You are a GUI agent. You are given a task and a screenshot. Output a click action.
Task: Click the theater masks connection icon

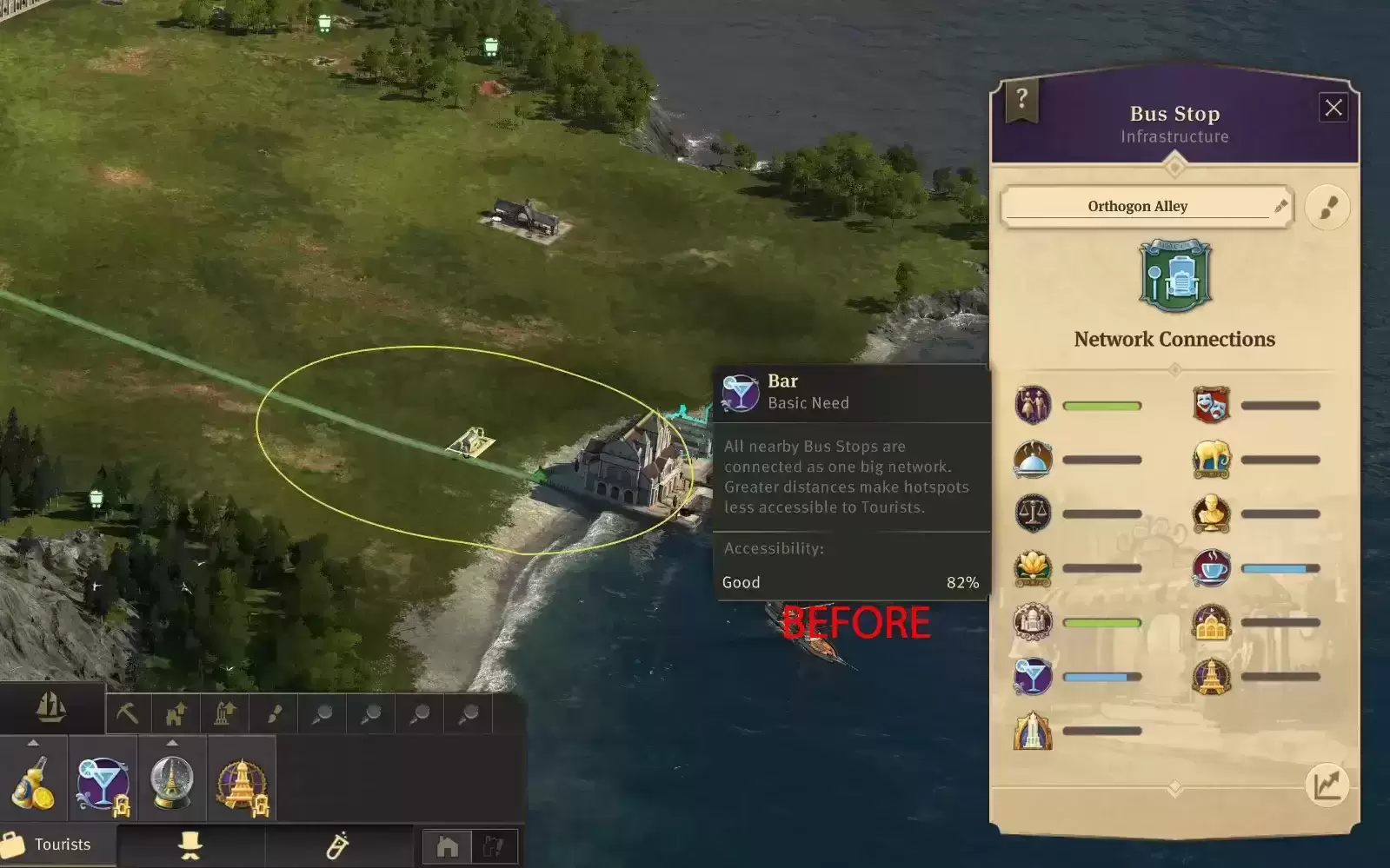(1211, 405)
